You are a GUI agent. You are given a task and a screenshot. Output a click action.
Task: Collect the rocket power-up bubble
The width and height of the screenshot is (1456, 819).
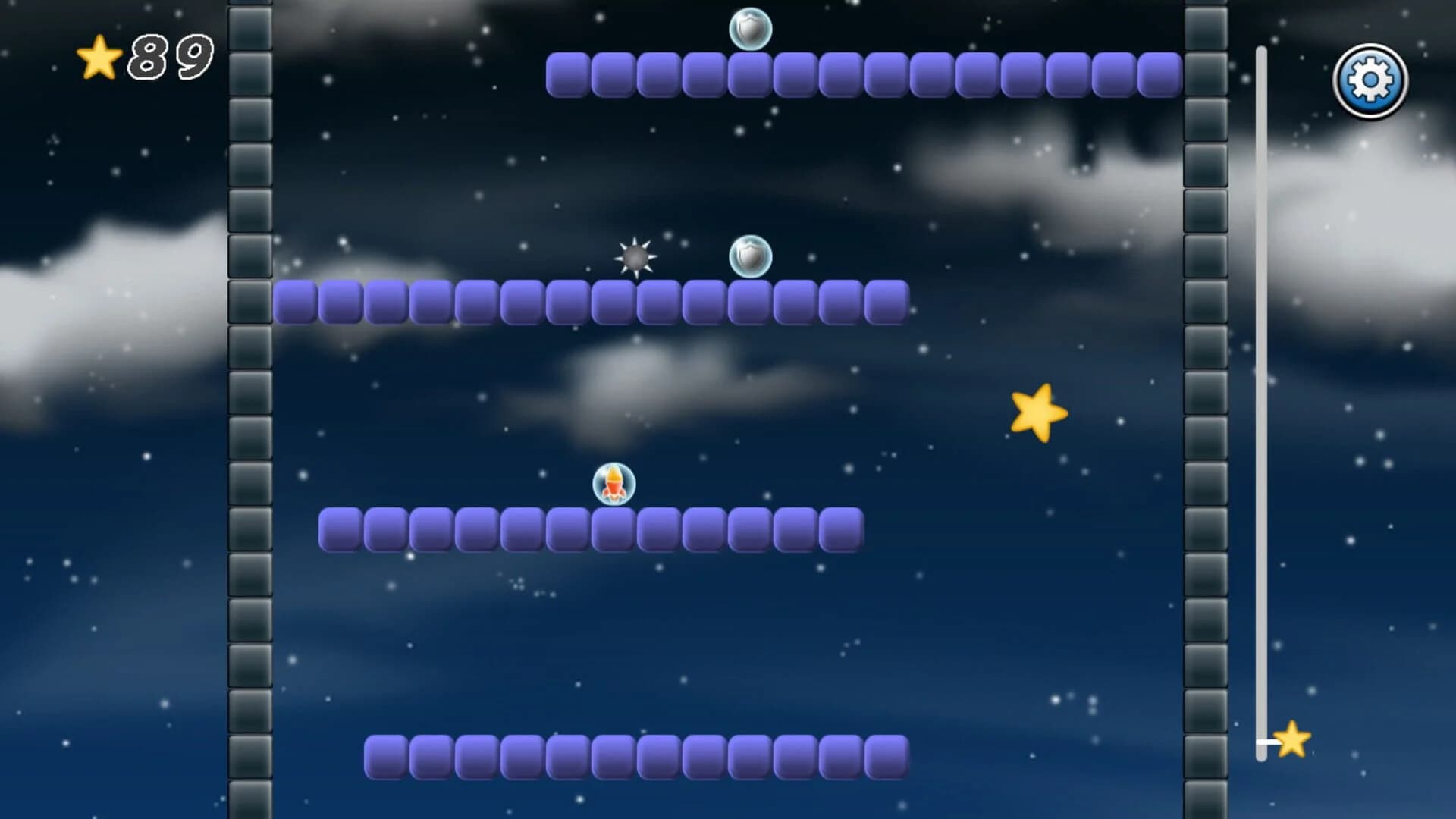pos(614,484)
